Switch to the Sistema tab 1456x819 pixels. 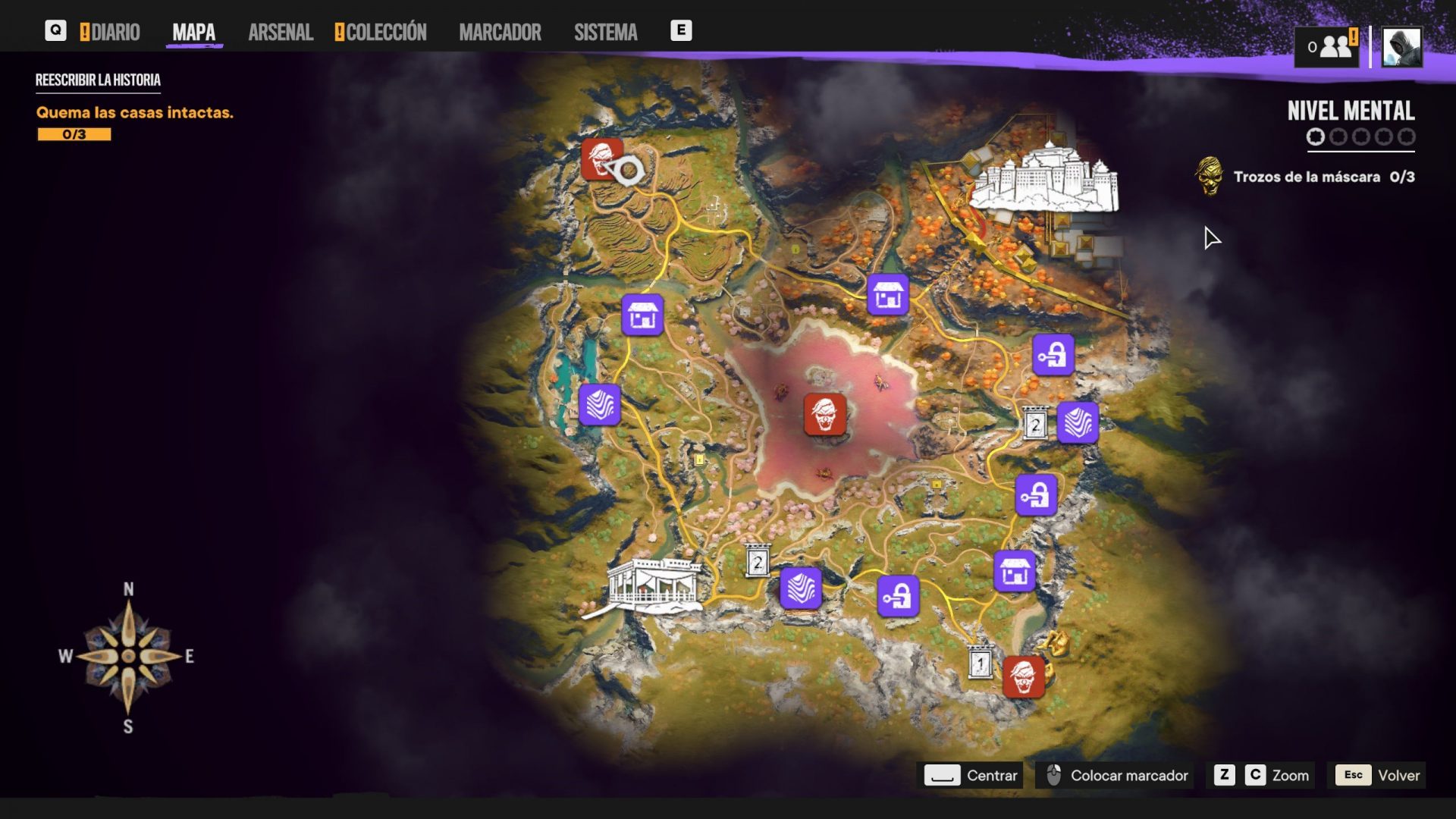click(x=605, y=32)
